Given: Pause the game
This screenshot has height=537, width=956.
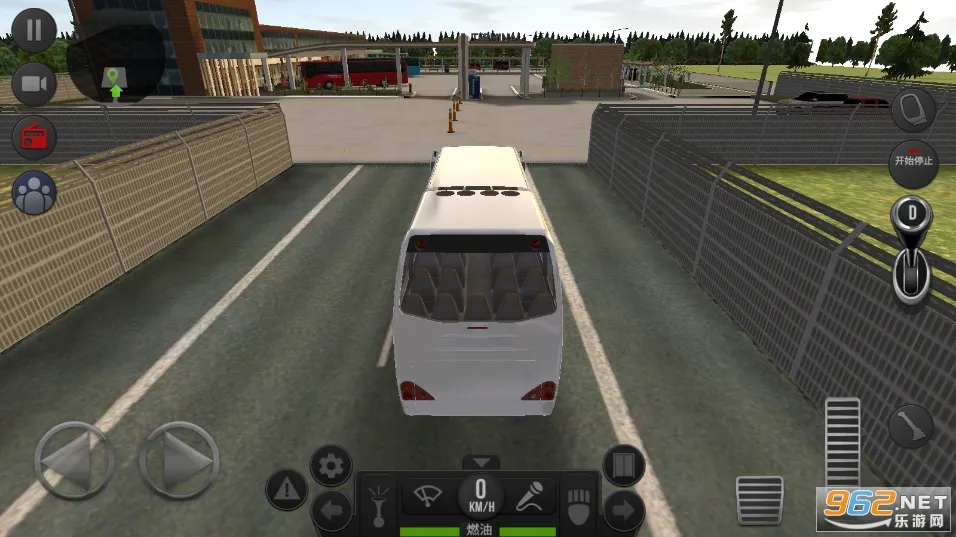Looking at the screenshot, I should click(x=34, y=28).
